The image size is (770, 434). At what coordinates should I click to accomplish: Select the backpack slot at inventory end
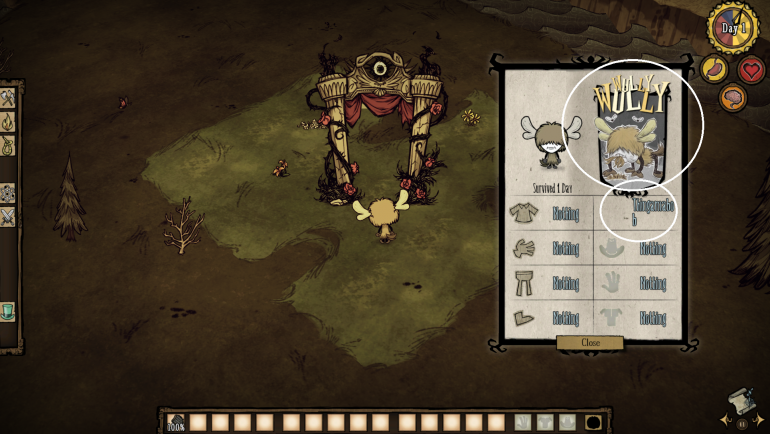pos(593,422)
